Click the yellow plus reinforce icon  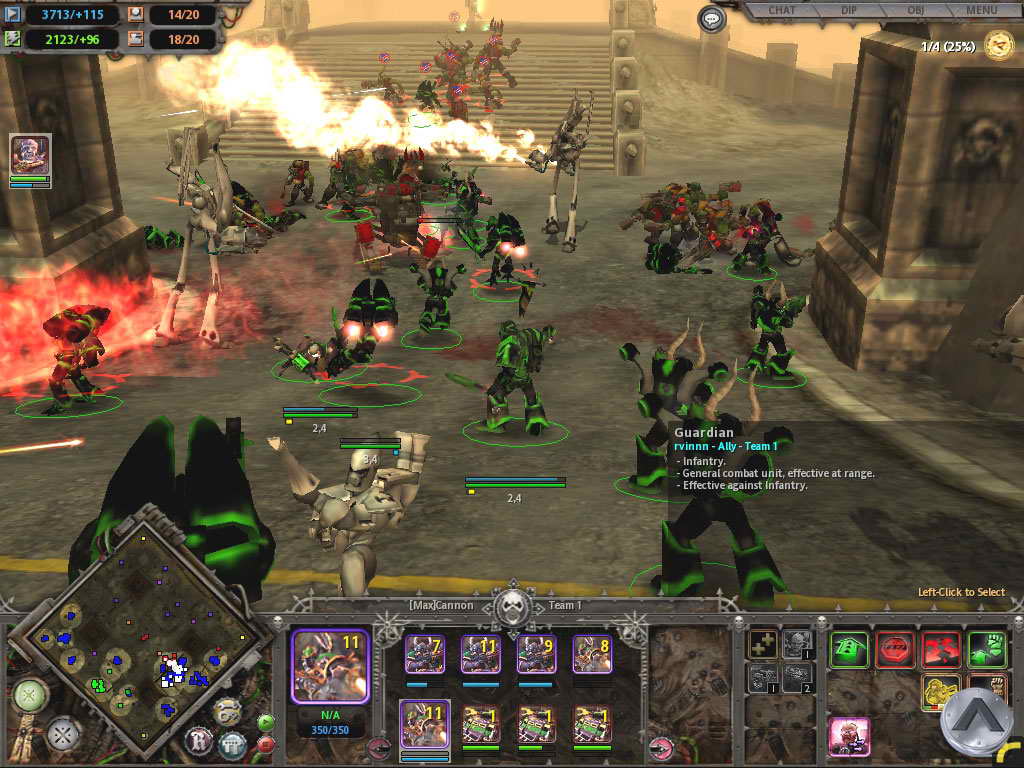(x=762, y=645)
